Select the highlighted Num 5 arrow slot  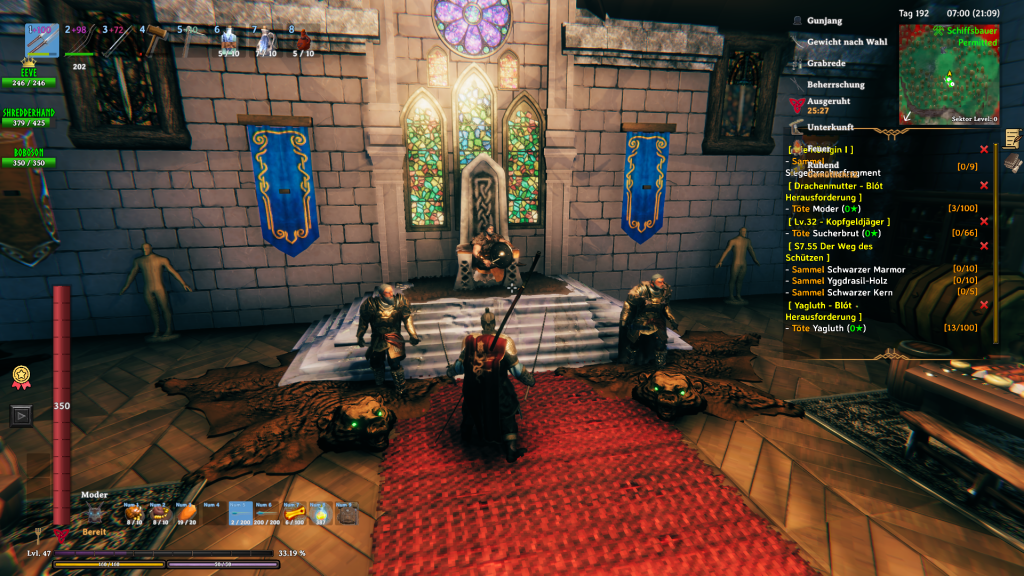[x=239, y=514]
